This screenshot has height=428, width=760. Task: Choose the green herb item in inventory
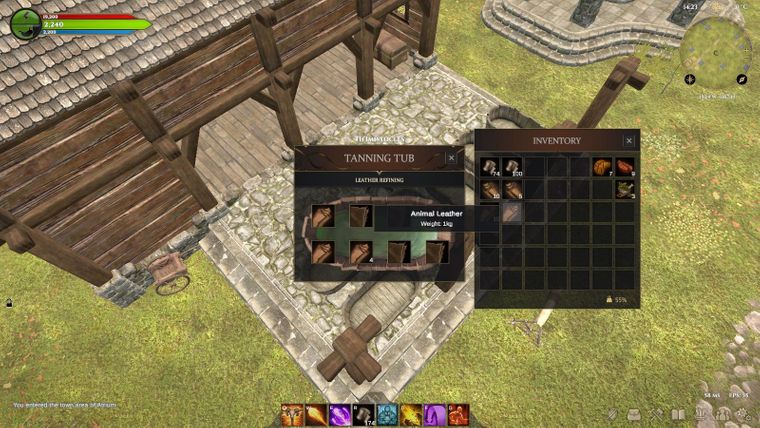[x=625, y=189]
